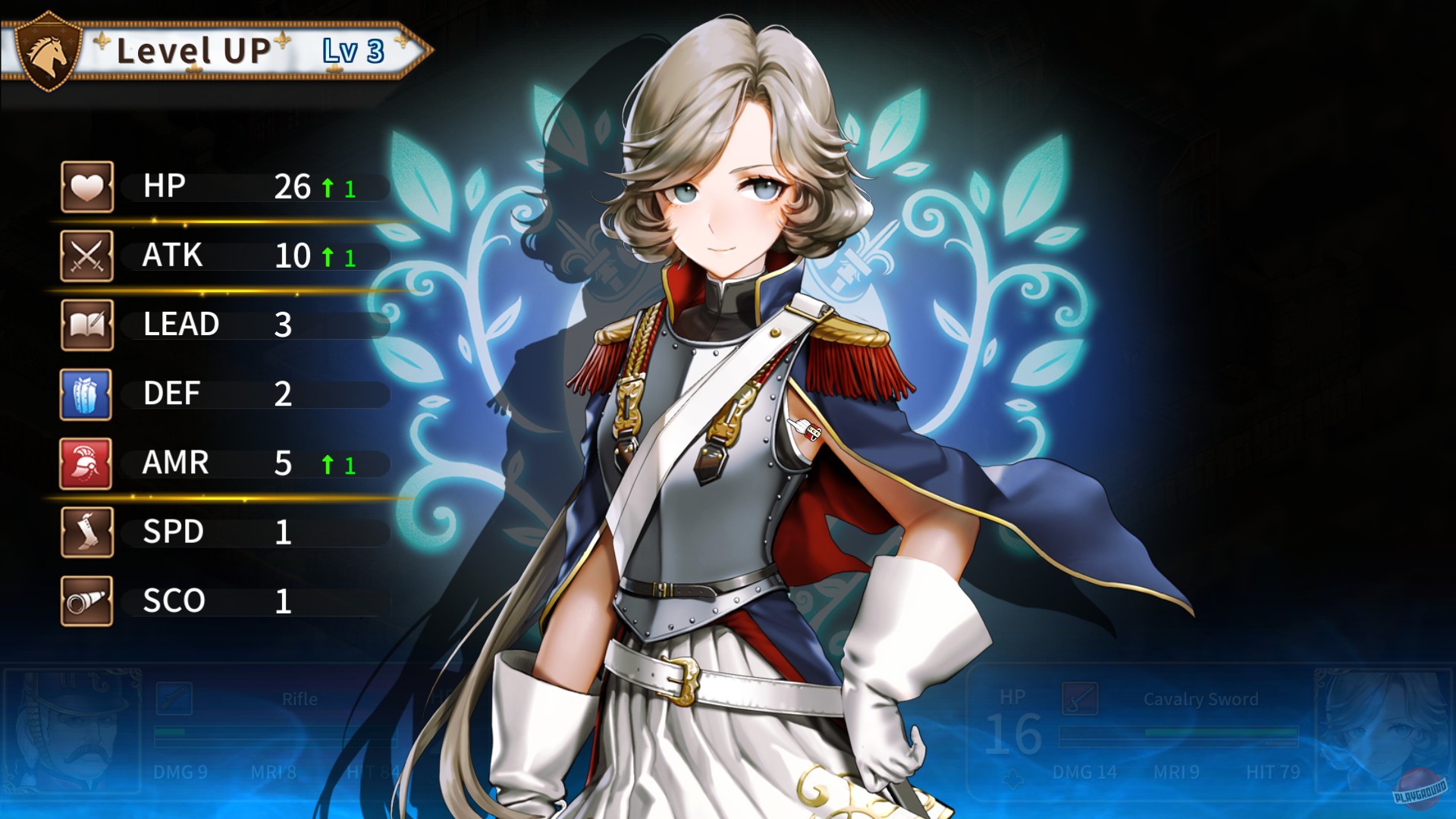Select the SPD boot icon
1456x819 pixels.
click(x=86, y=531)
